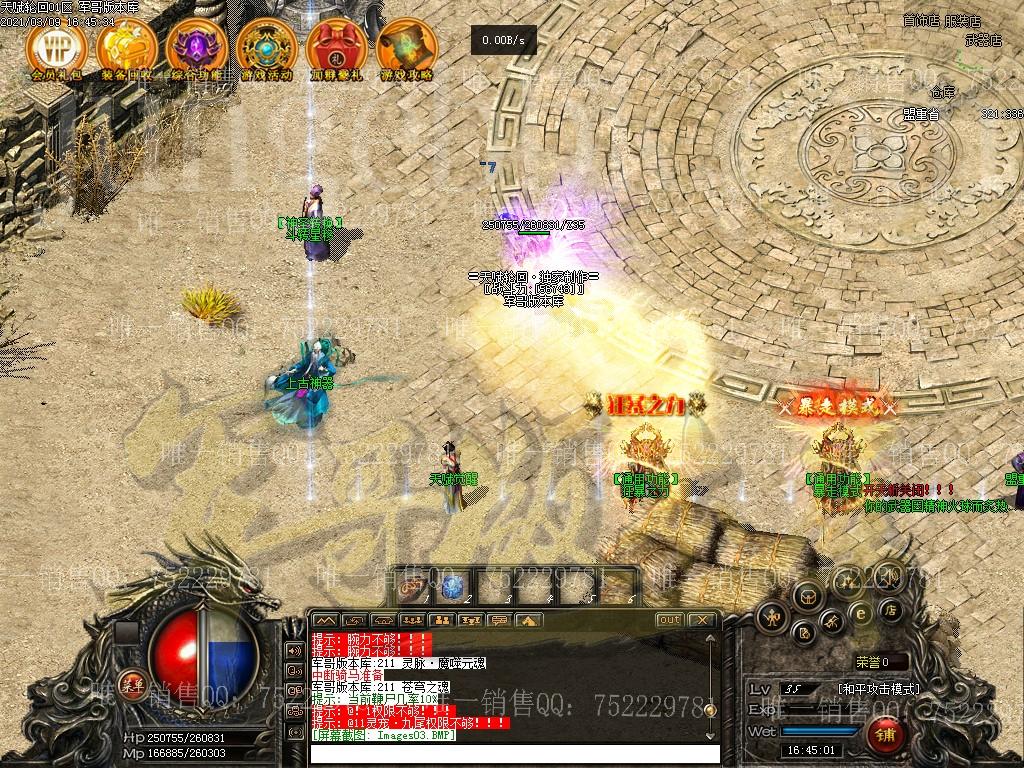Click the chat panel 'out' button
This screenshot has height=768, width=1024.
[x=669, y=620]
